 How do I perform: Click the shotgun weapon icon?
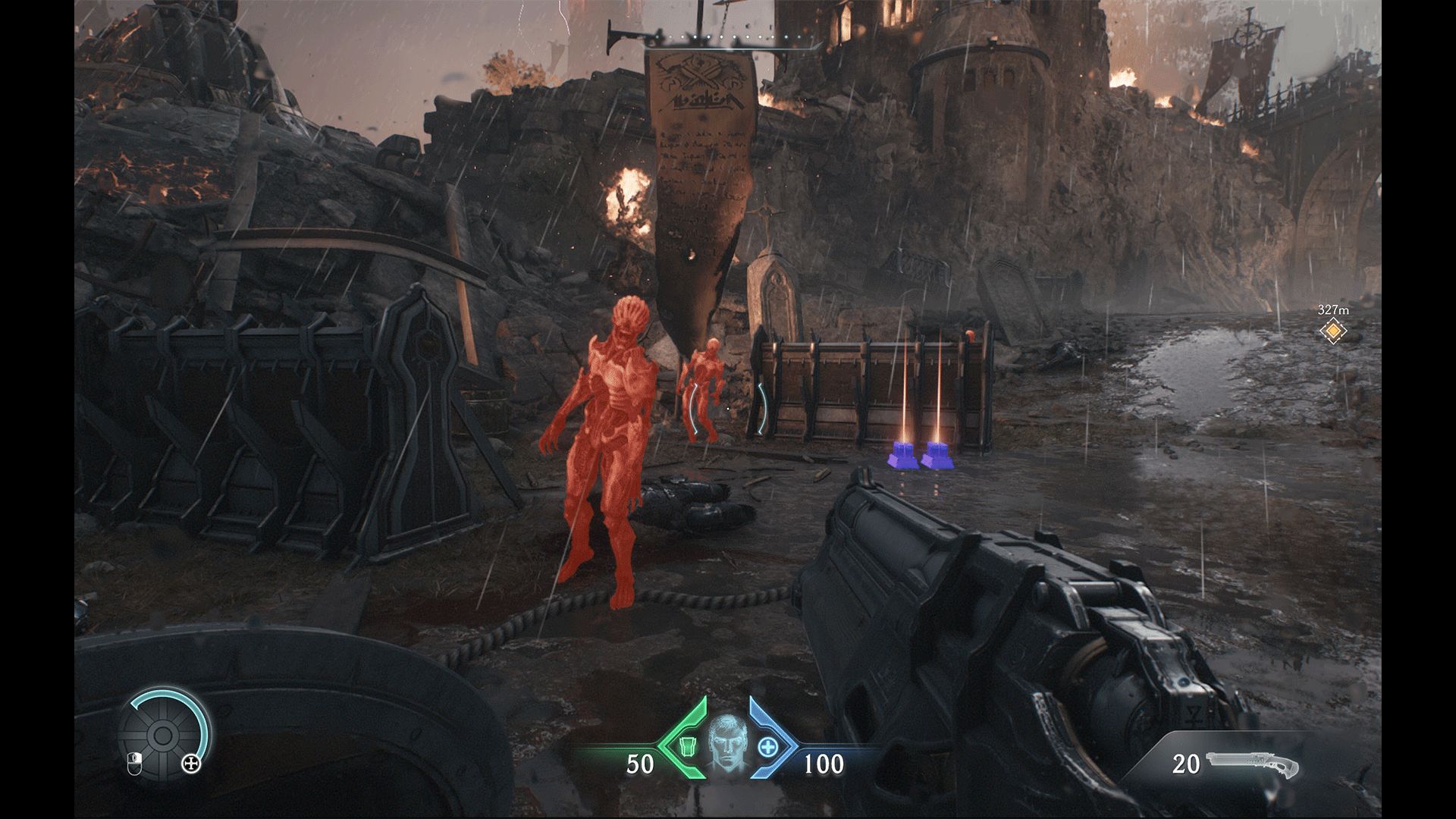click(x=1247, y=762)
